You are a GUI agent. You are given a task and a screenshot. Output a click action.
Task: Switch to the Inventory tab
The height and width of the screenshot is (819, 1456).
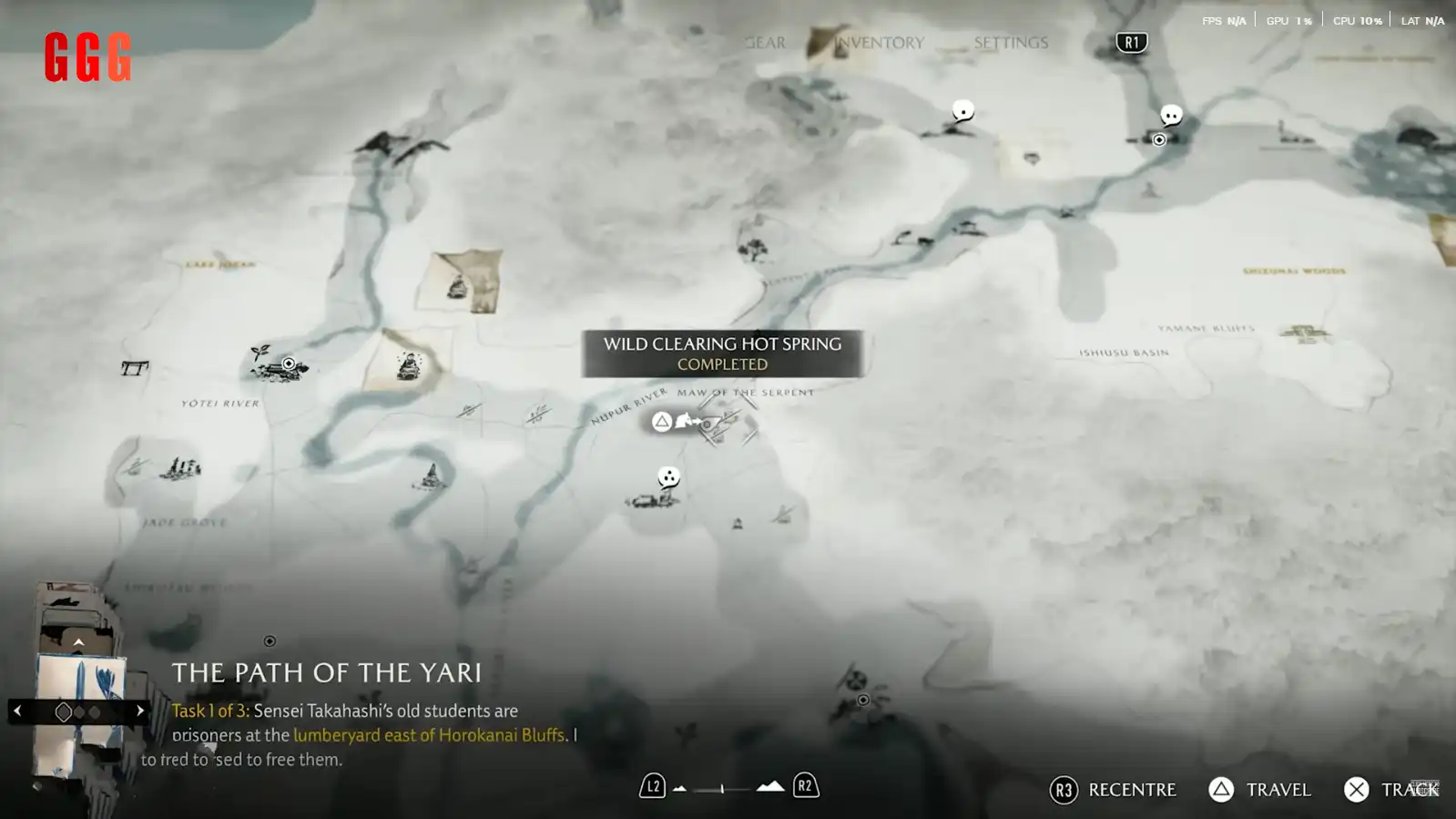(x=879, y=43)
